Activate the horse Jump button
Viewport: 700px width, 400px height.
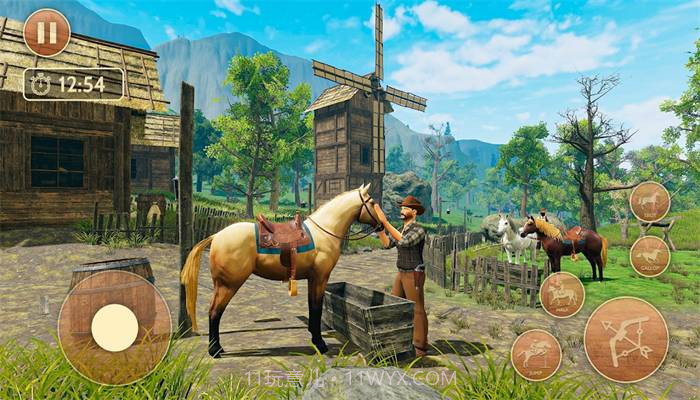point(536,355)
